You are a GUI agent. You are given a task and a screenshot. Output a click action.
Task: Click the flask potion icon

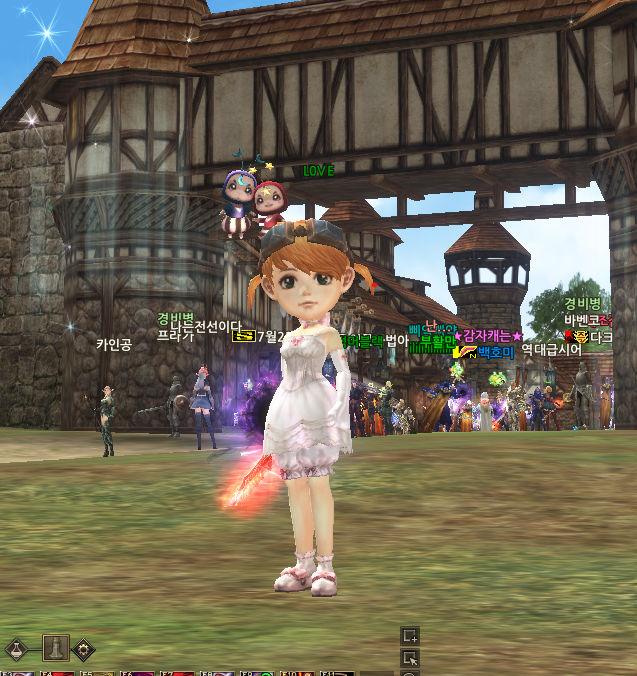(16, 649)
